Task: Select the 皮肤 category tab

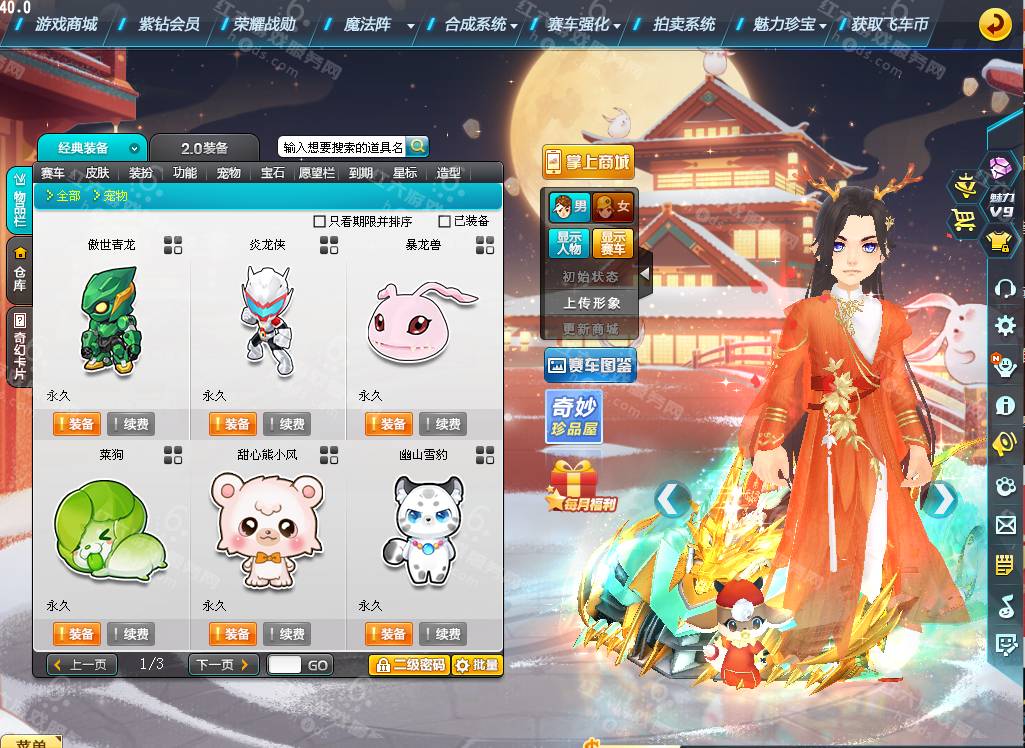Action: [x=97, y=173]
